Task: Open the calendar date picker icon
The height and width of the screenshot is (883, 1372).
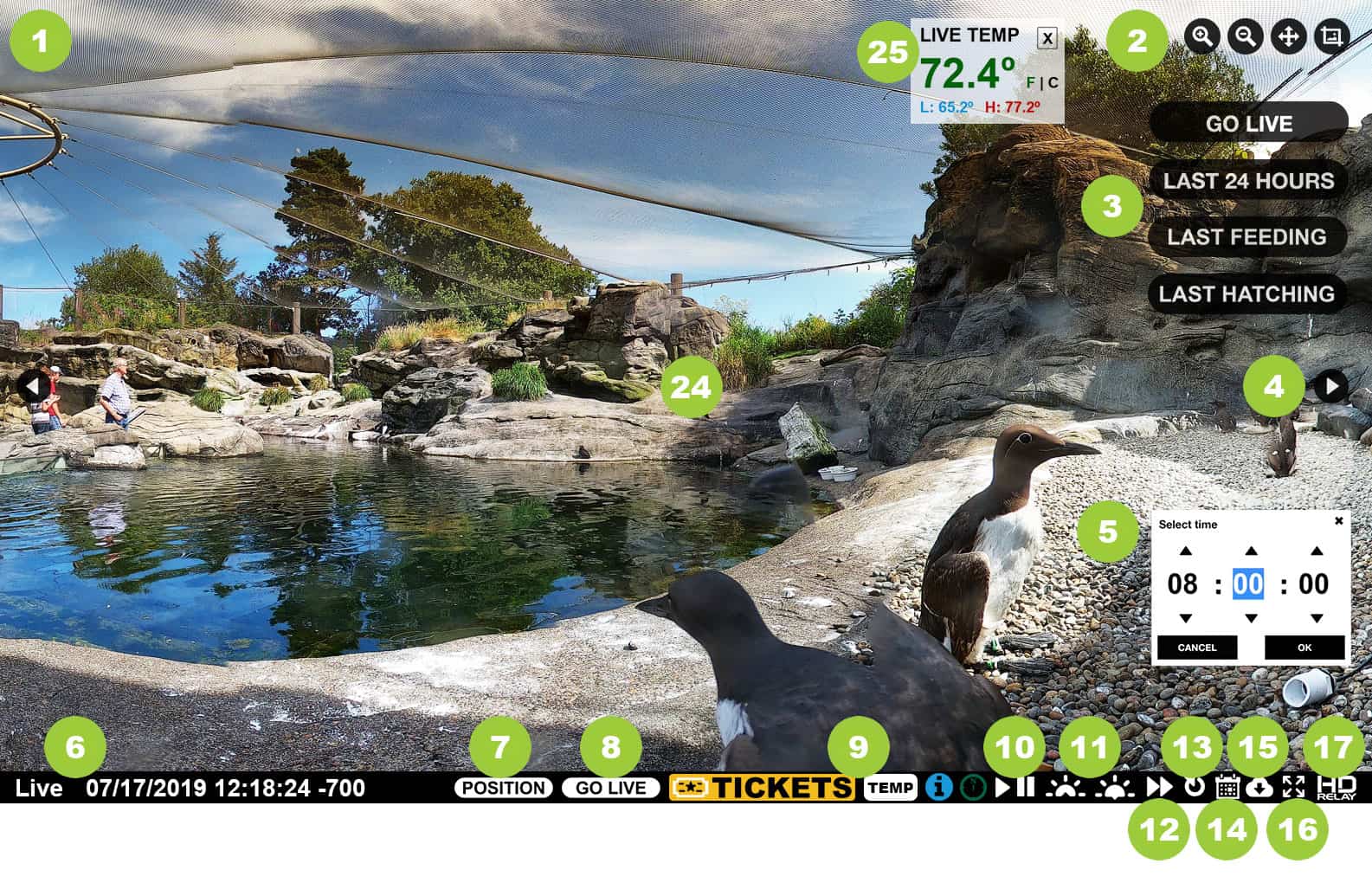Action: [x=1227, y=788]
